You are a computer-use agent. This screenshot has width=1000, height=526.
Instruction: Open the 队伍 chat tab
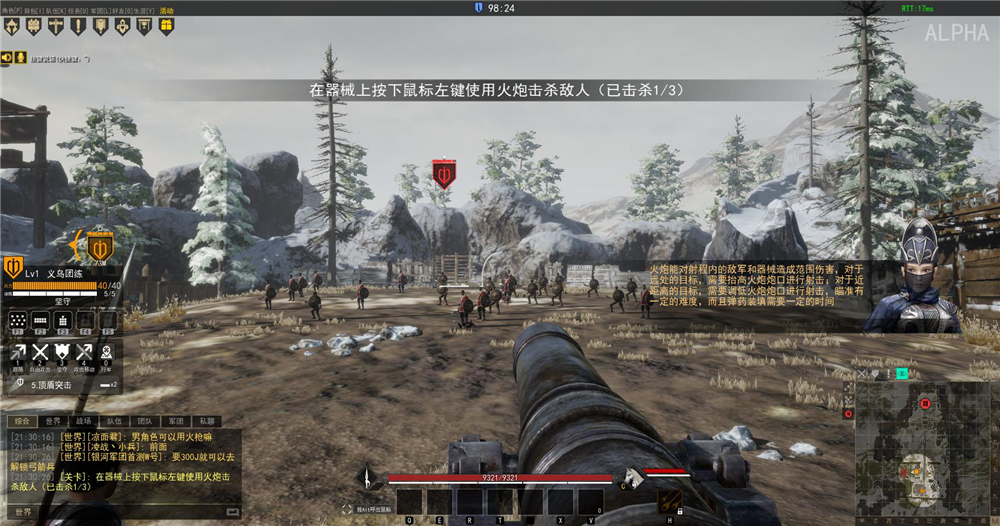115,422
